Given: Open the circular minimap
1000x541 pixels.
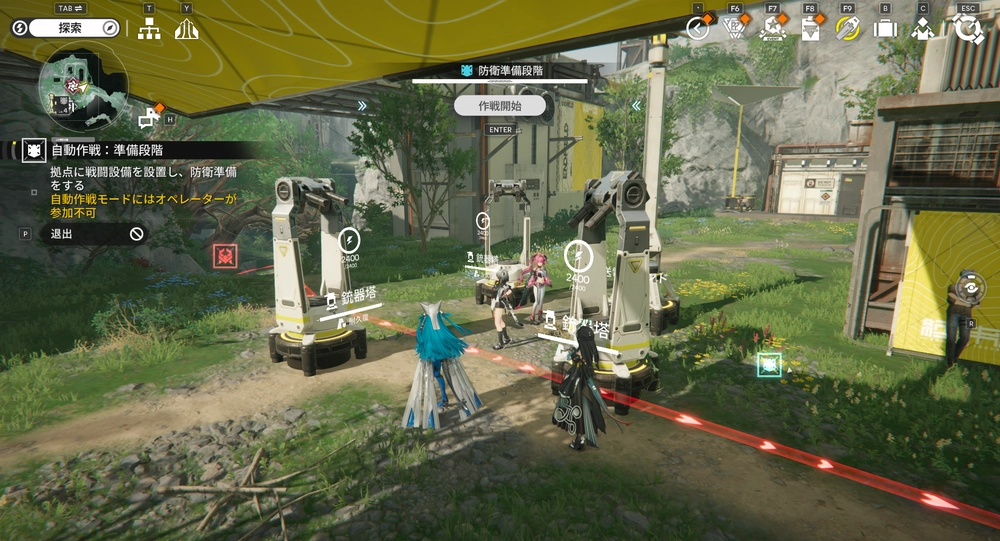Looking at the screenshot, I should click(83, 86).
